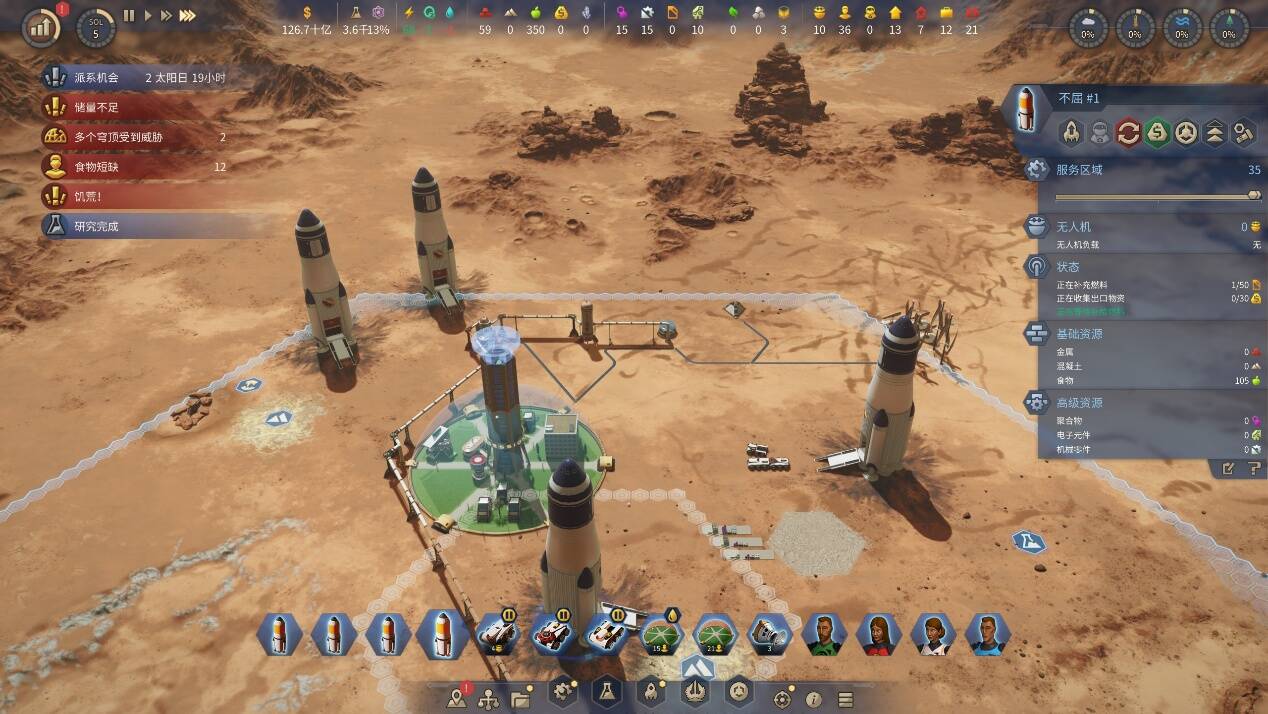Open the research flask menu button
The image size is (1268, 714).
606,690
